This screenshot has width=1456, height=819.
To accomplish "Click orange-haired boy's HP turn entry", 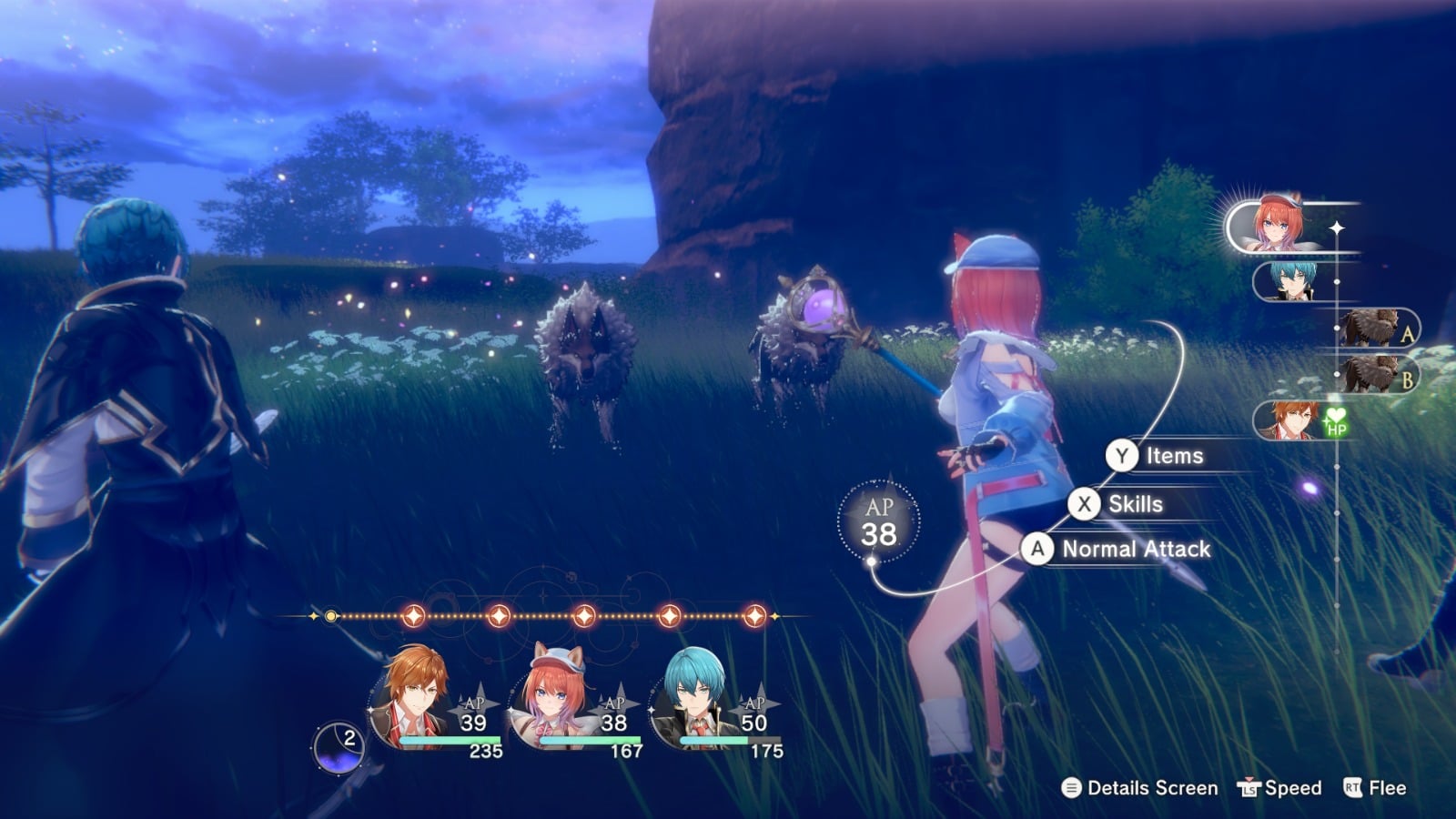I will tap(1298, 420).
